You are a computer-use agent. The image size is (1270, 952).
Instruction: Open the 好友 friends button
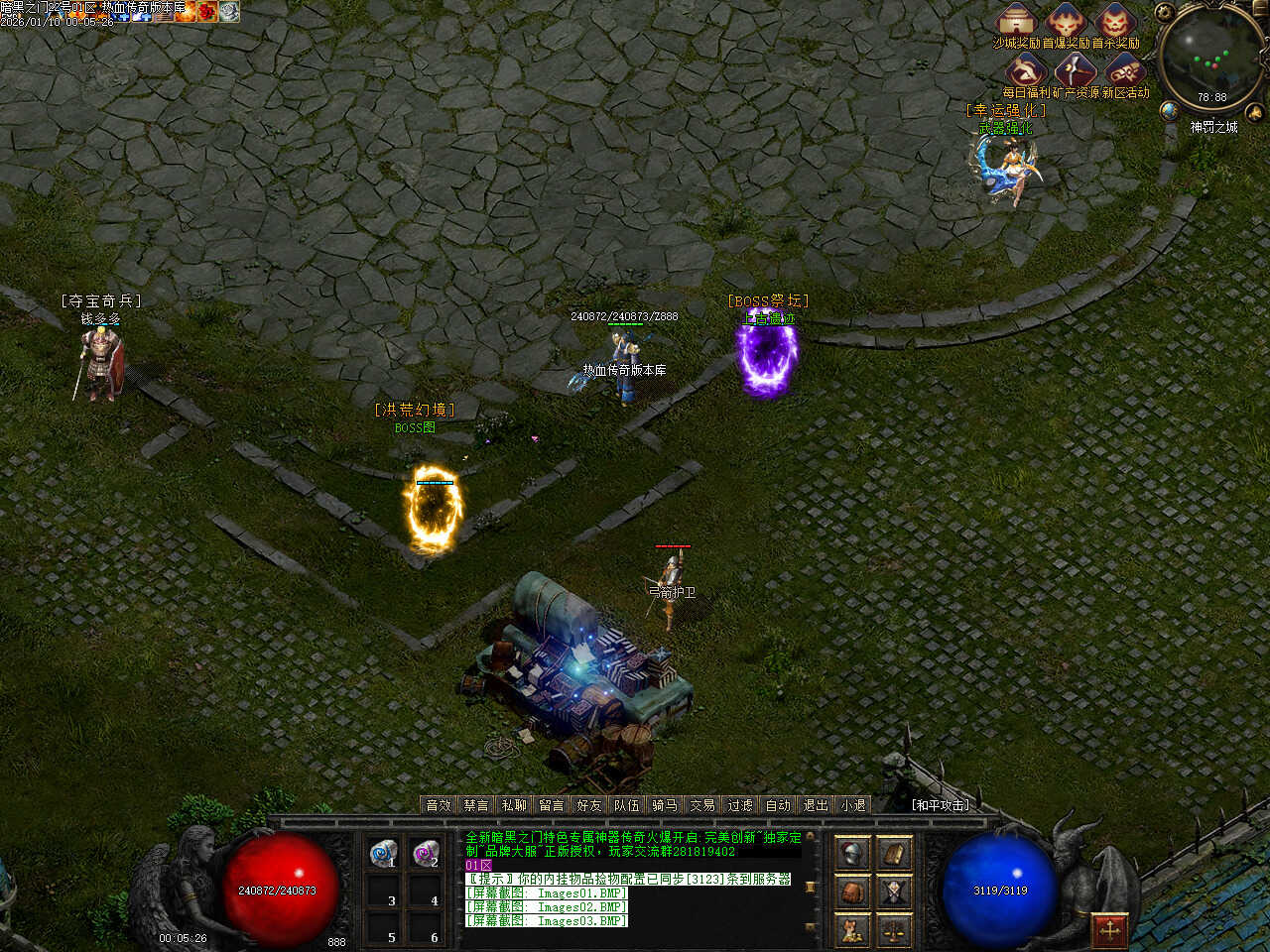click(x=589, y=805)
